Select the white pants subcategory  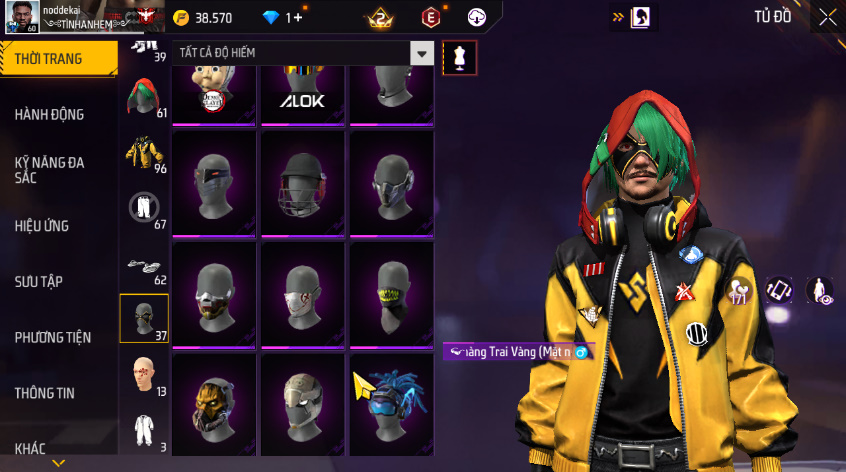coord(144,208)
